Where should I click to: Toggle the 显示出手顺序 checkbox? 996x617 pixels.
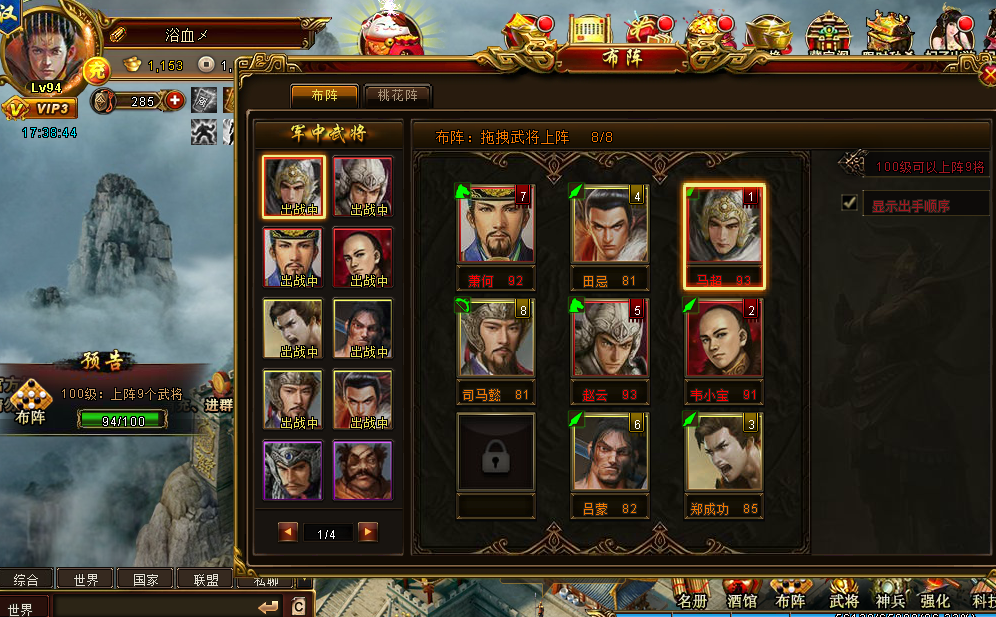pos(850,203)
